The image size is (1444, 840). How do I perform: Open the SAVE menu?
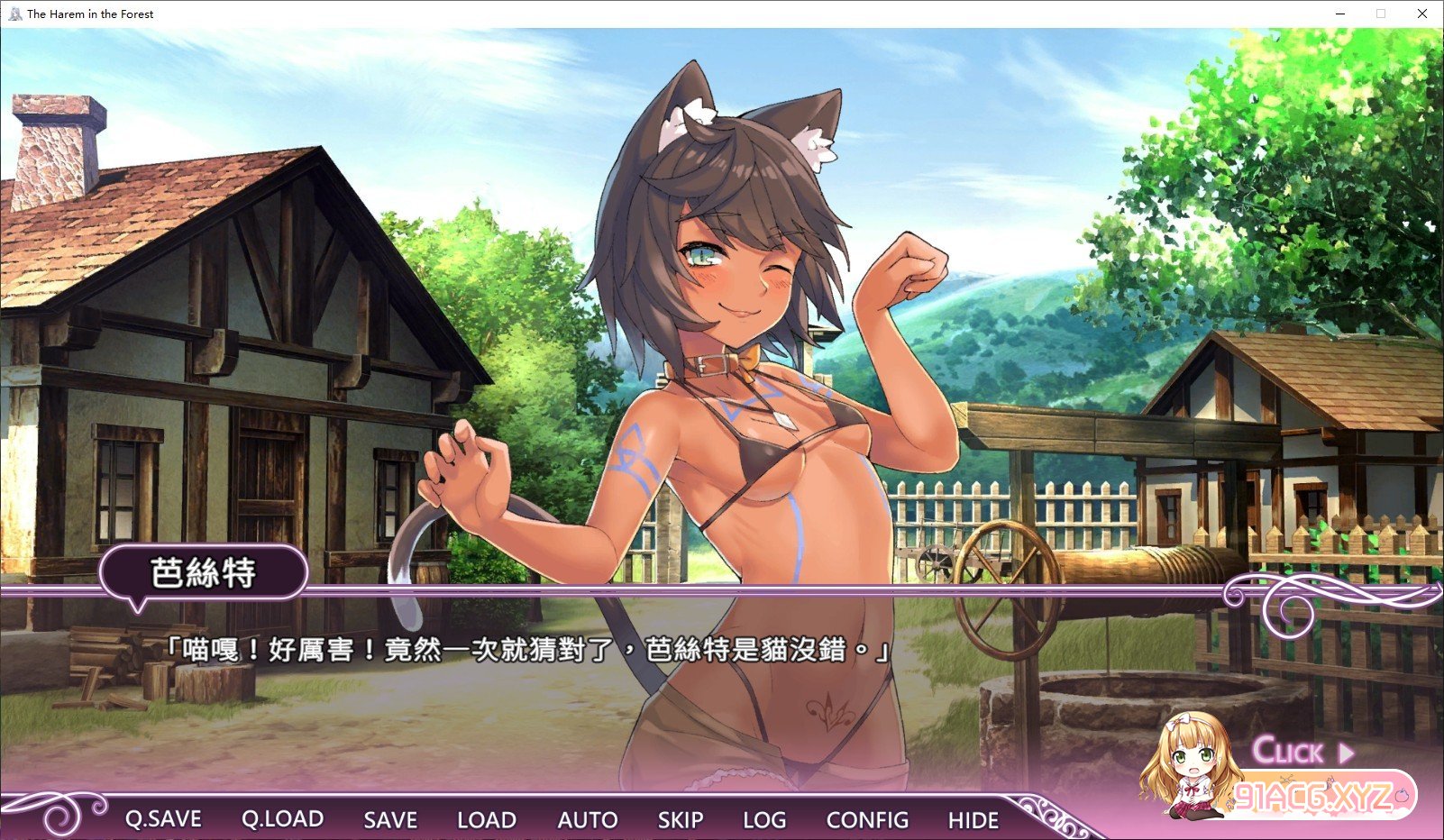pyautogui.click(x=390, y=819)
